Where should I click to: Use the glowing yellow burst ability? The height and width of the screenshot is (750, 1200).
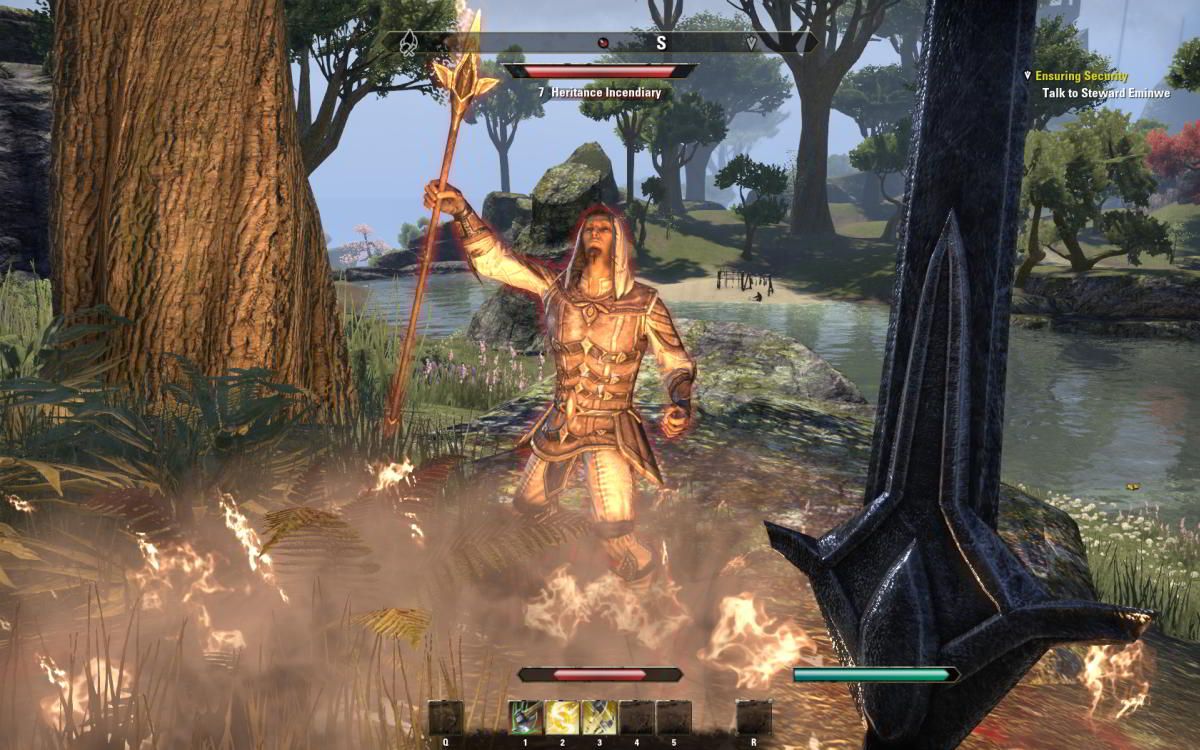[563, 717]
